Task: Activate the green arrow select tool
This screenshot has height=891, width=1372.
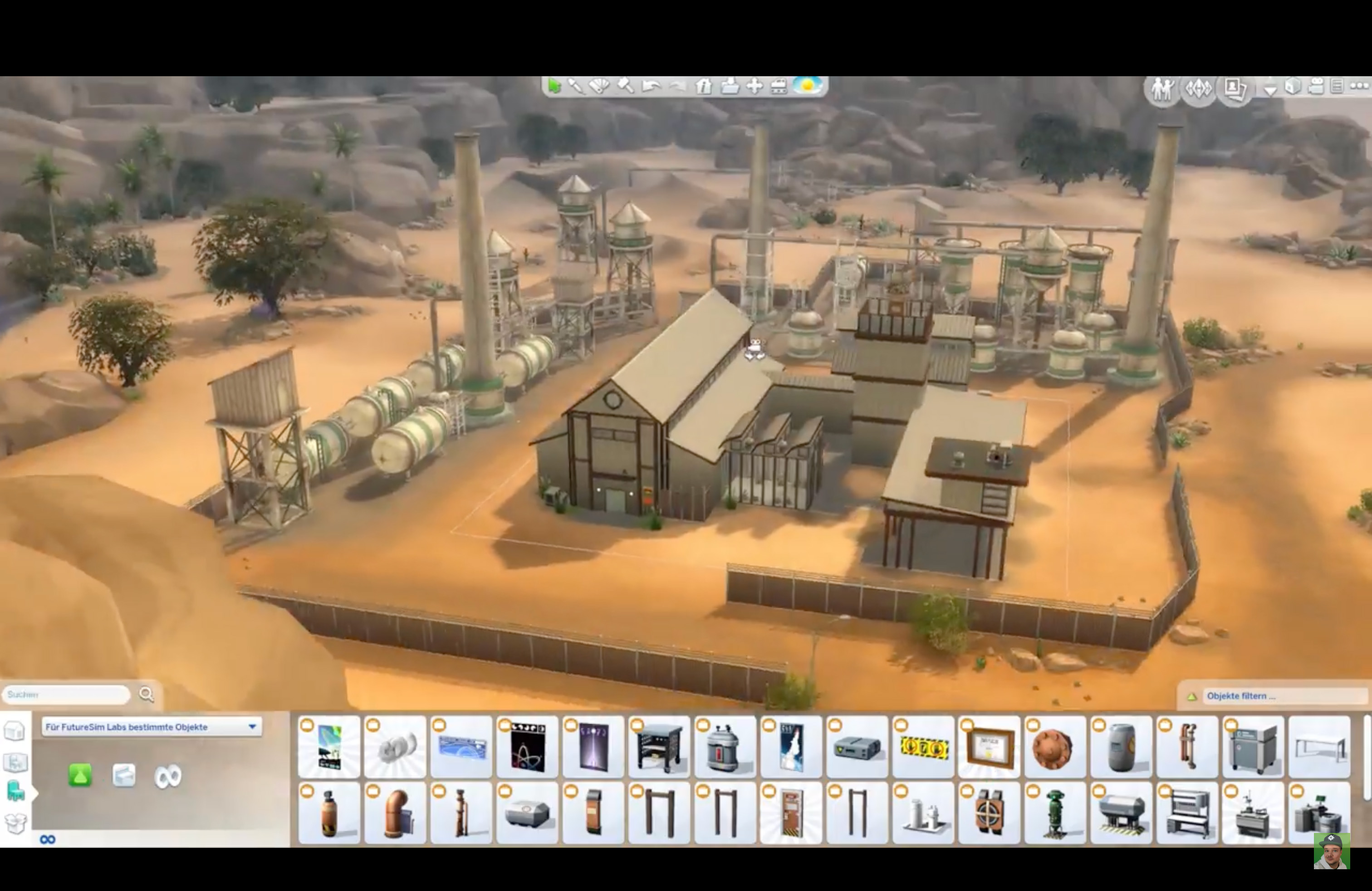Action: pyautogui.click(x=554, y=87)
